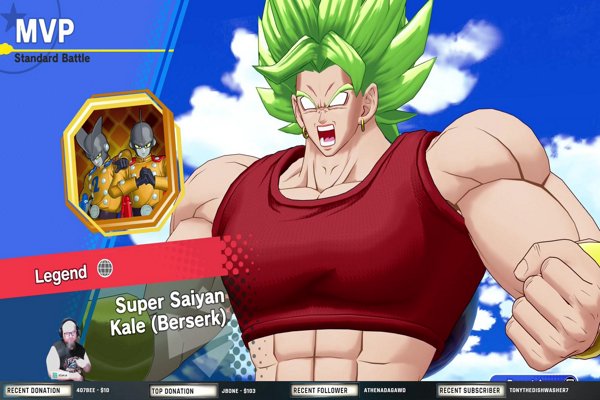
Task: Click the Top Donation stream label
Action: (173, 390)
